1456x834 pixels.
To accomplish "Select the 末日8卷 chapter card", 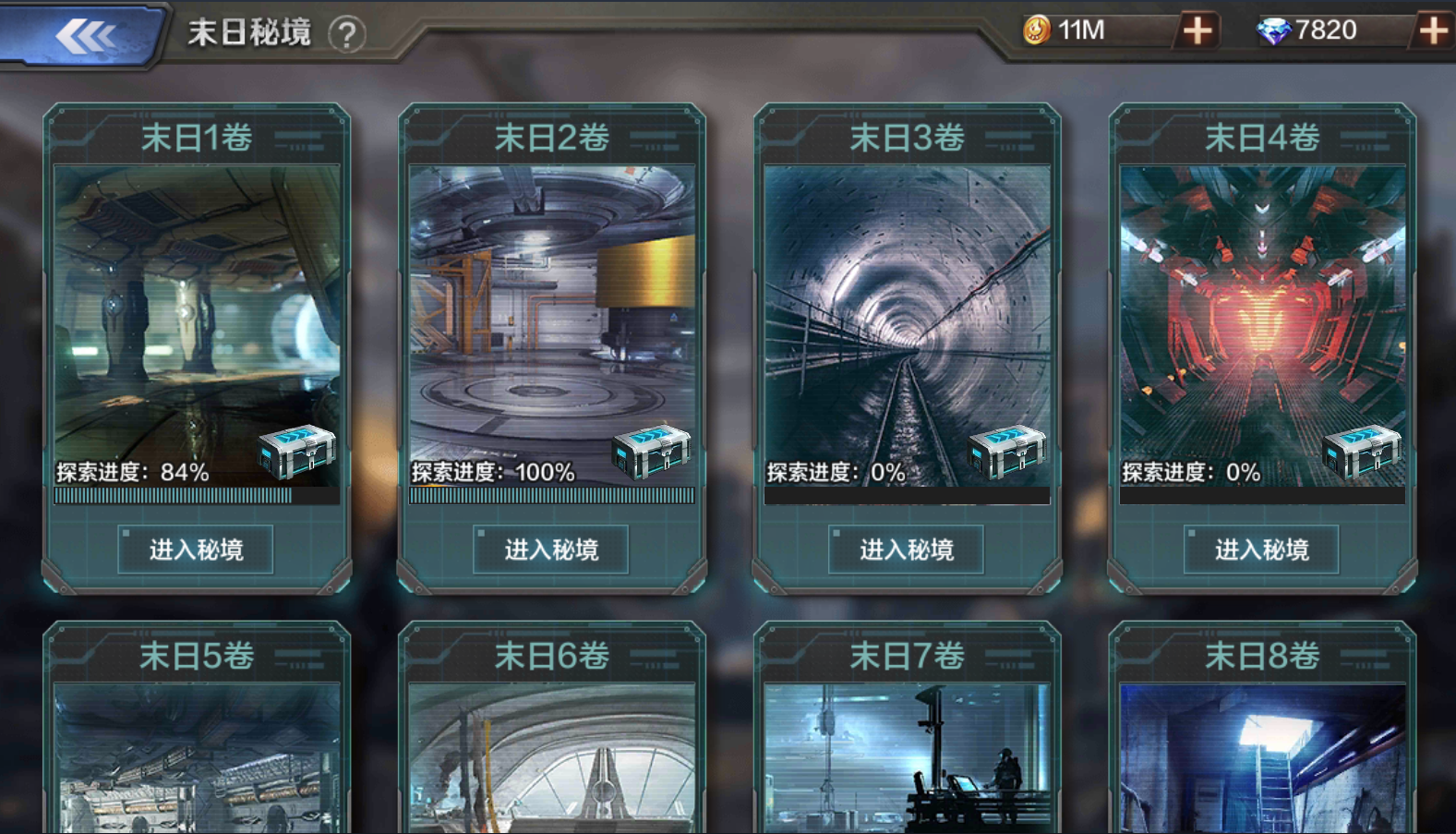I will 1260,730.
